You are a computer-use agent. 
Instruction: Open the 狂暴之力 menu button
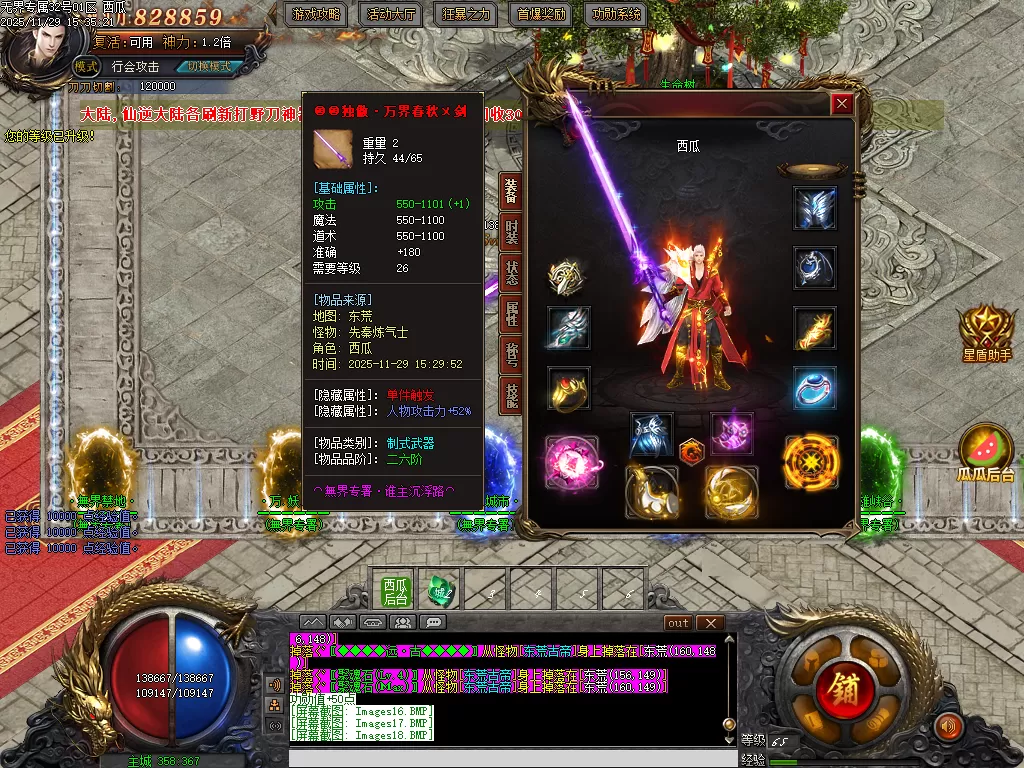tap(466, 15)
